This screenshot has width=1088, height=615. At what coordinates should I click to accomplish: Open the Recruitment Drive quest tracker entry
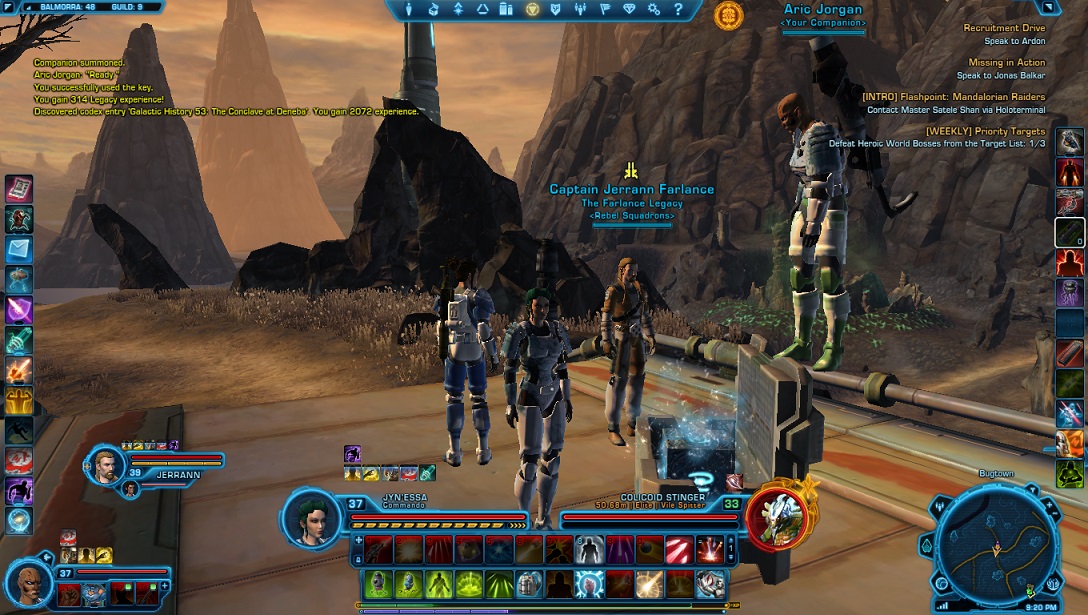coord(1004,28)
